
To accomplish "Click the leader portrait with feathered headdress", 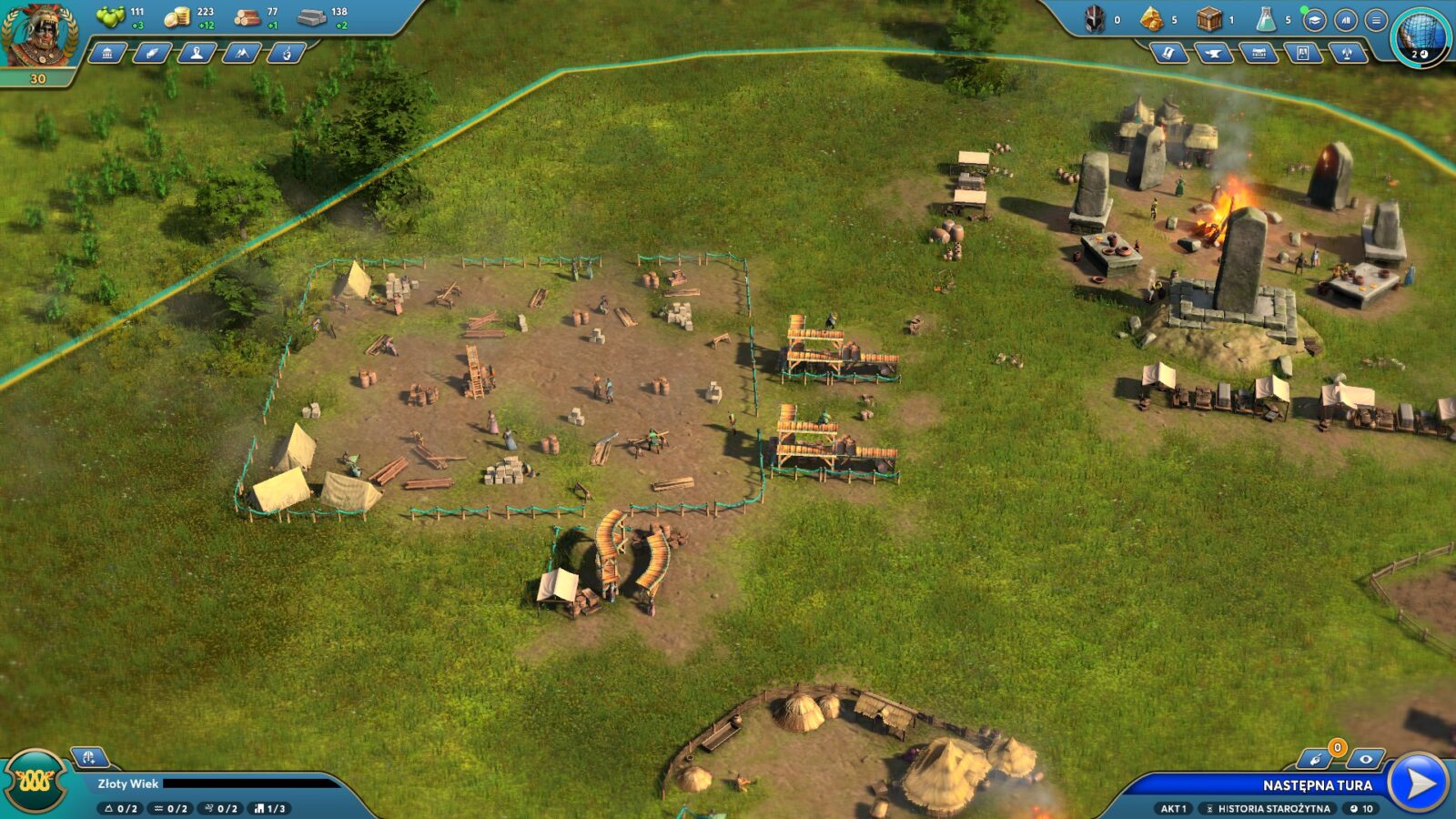I will tap(36, 35).
